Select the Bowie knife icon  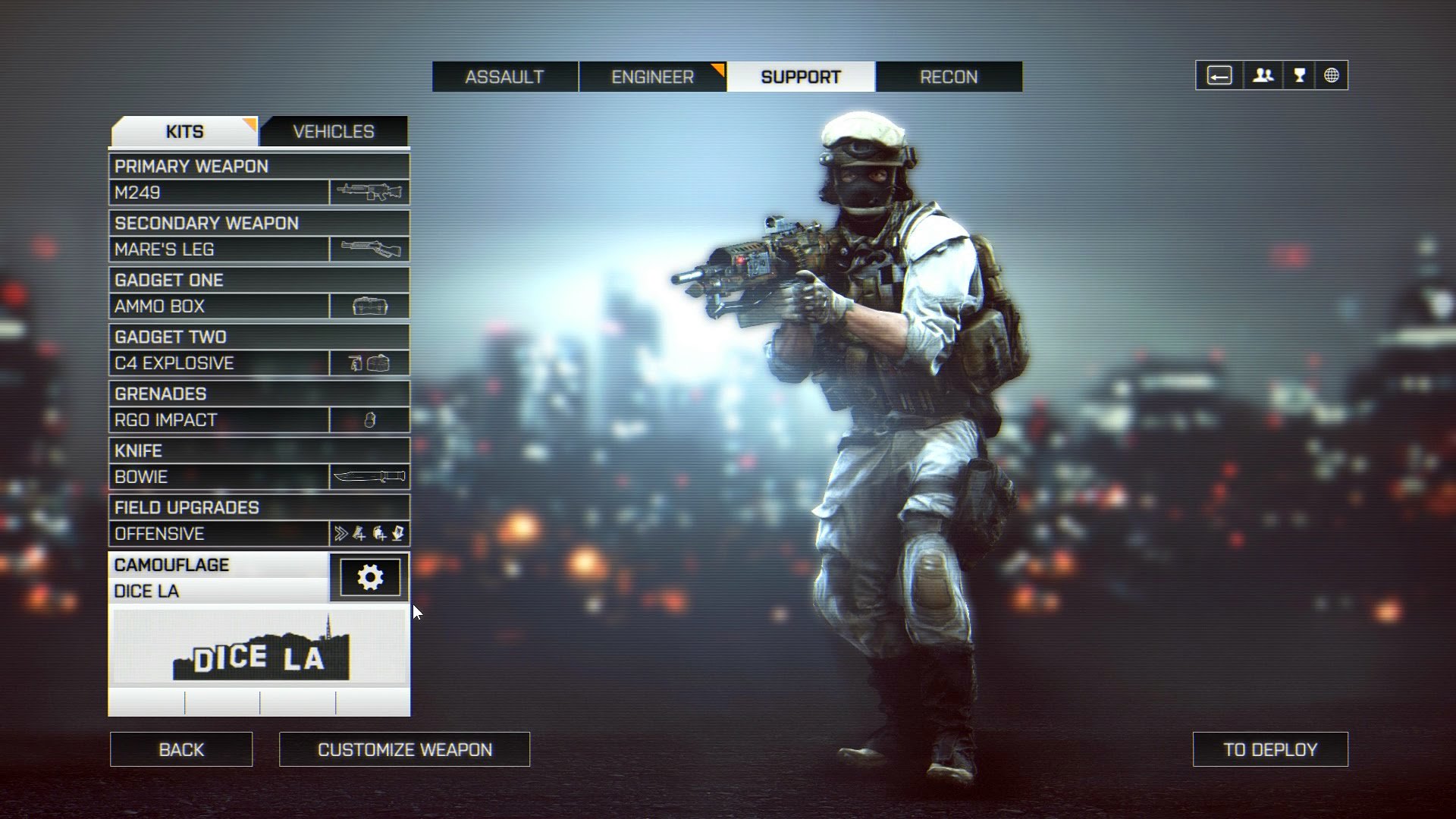(x=369, y=477)
